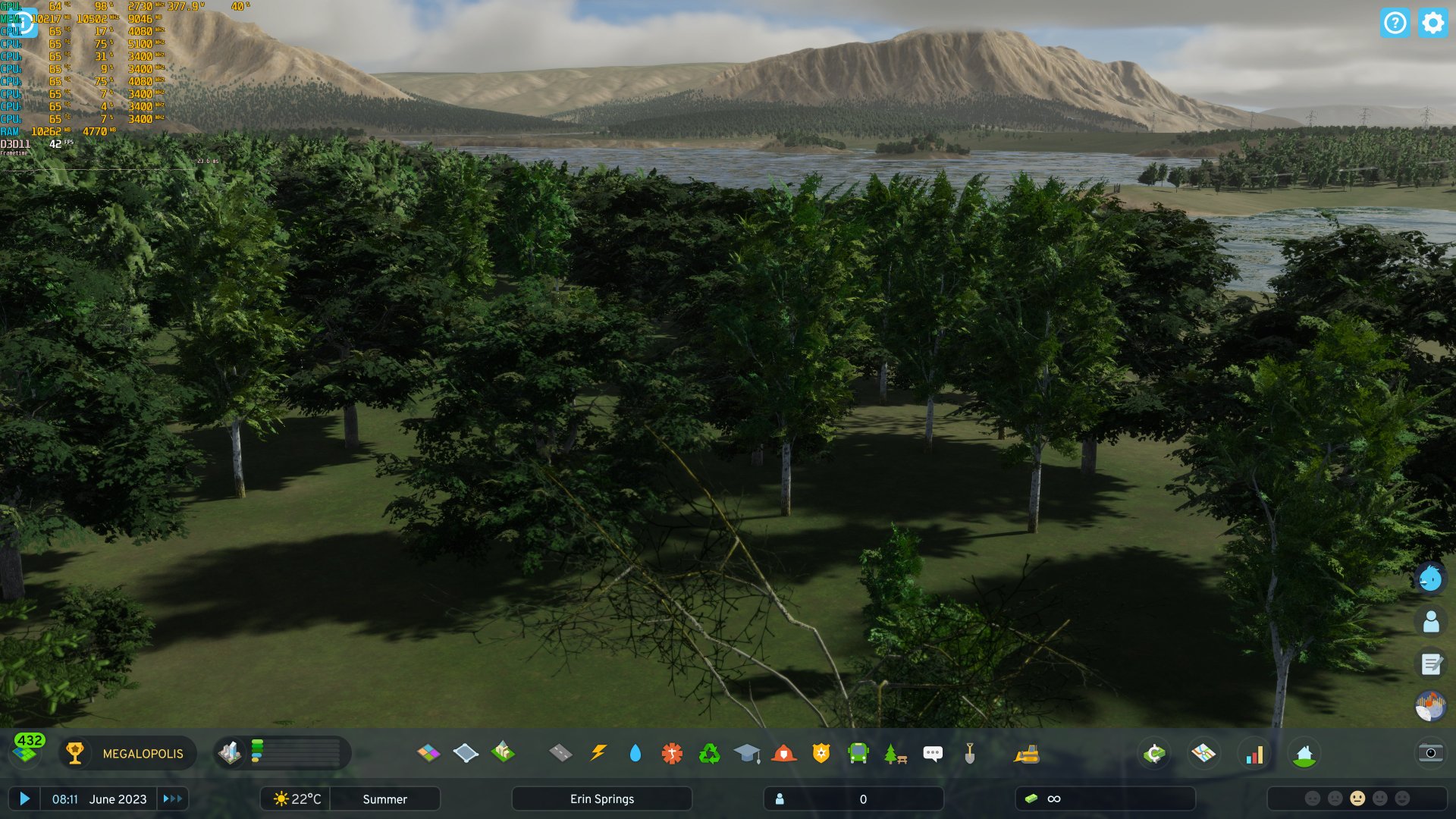Viewport: 1456px width, 819px height.
Task: View the City Statistics charts panel
Action: pos(1256,753)
